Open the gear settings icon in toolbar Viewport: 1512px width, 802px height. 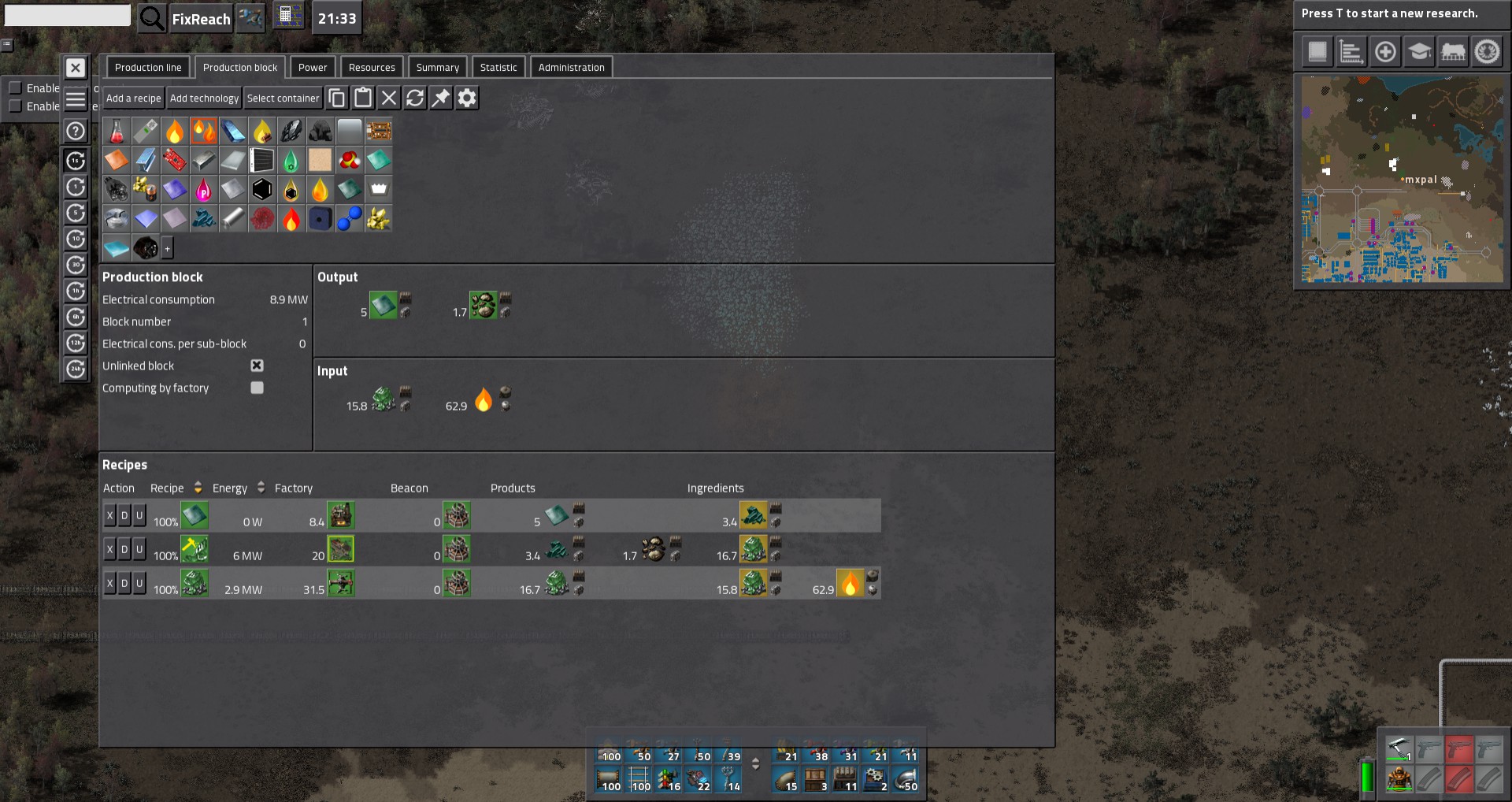tap(467, 98)
